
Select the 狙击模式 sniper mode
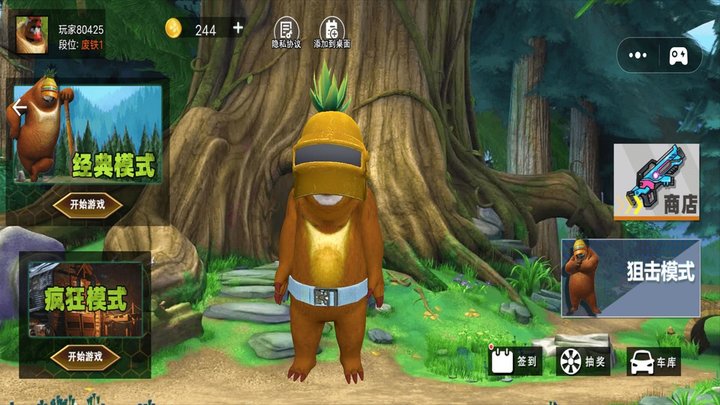tap(630, 277)
